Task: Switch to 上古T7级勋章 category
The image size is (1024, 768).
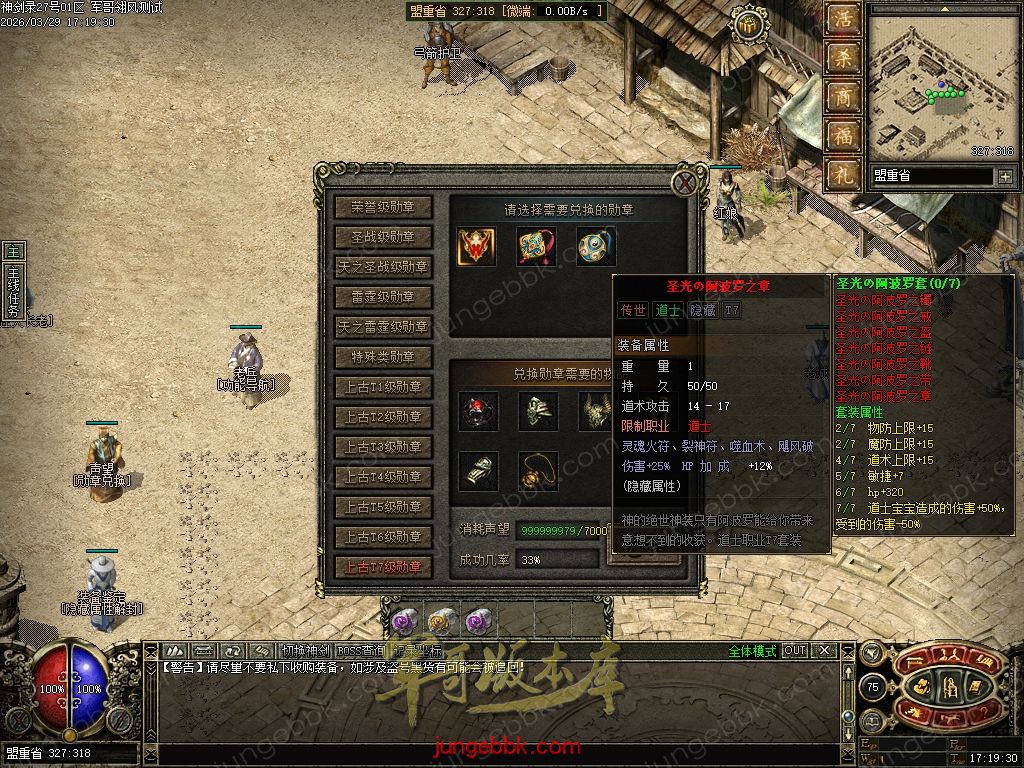Action: tap(383, 567)
